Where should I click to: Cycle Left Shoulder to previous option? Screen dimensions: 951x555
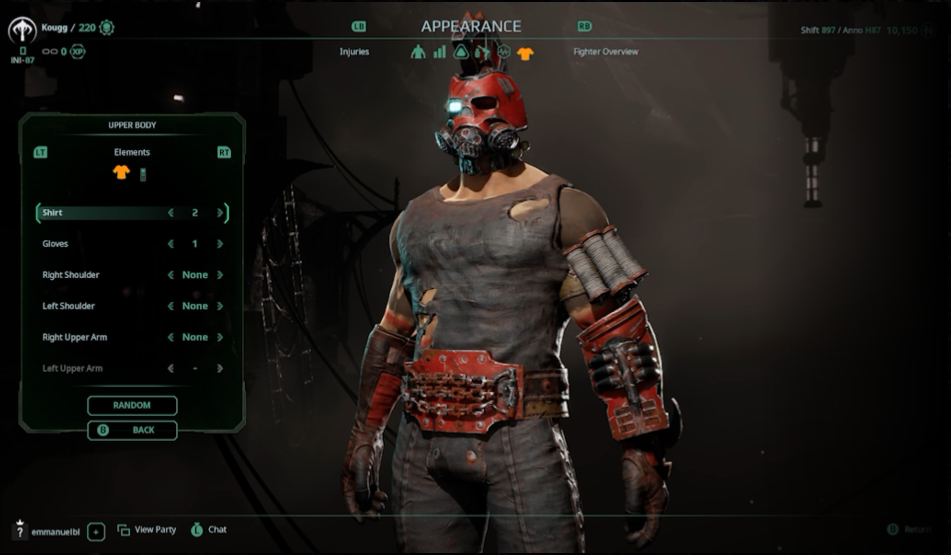[170, 306]
